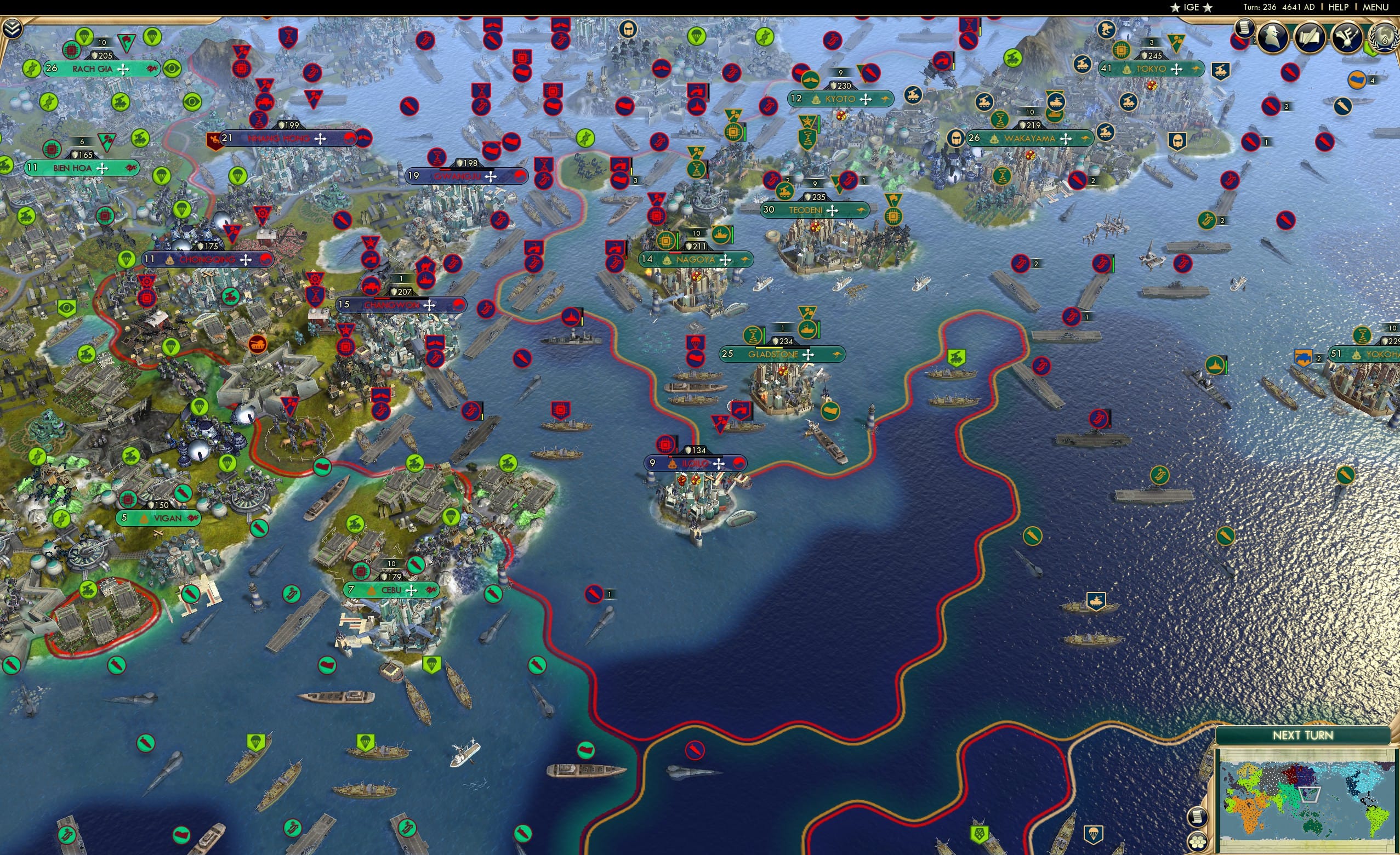Open the Social Policies screen

click(x=1310, y=37)
